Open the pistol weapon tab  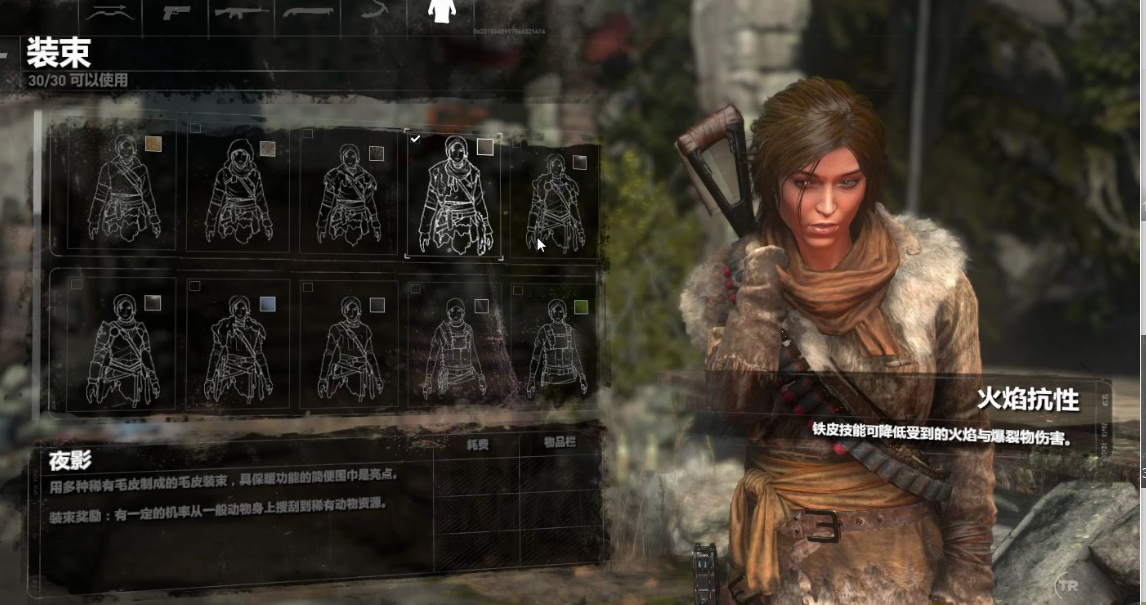[x=178, y=12]
